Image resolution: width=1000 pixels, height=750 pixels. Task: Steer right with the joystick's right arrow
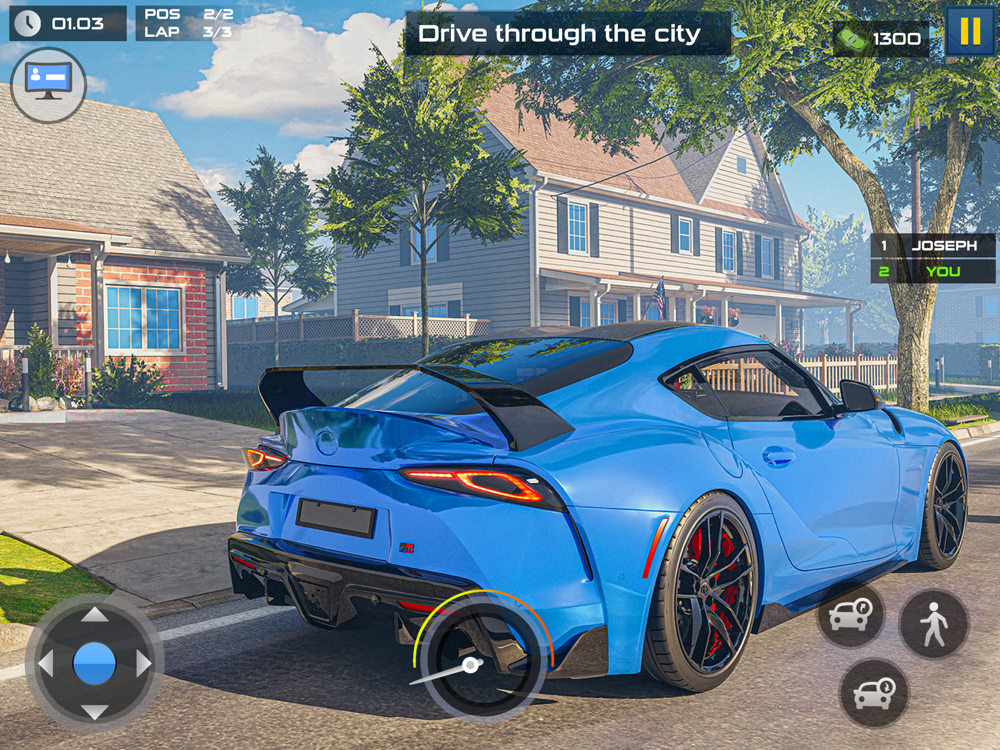(x=142, y=663)
